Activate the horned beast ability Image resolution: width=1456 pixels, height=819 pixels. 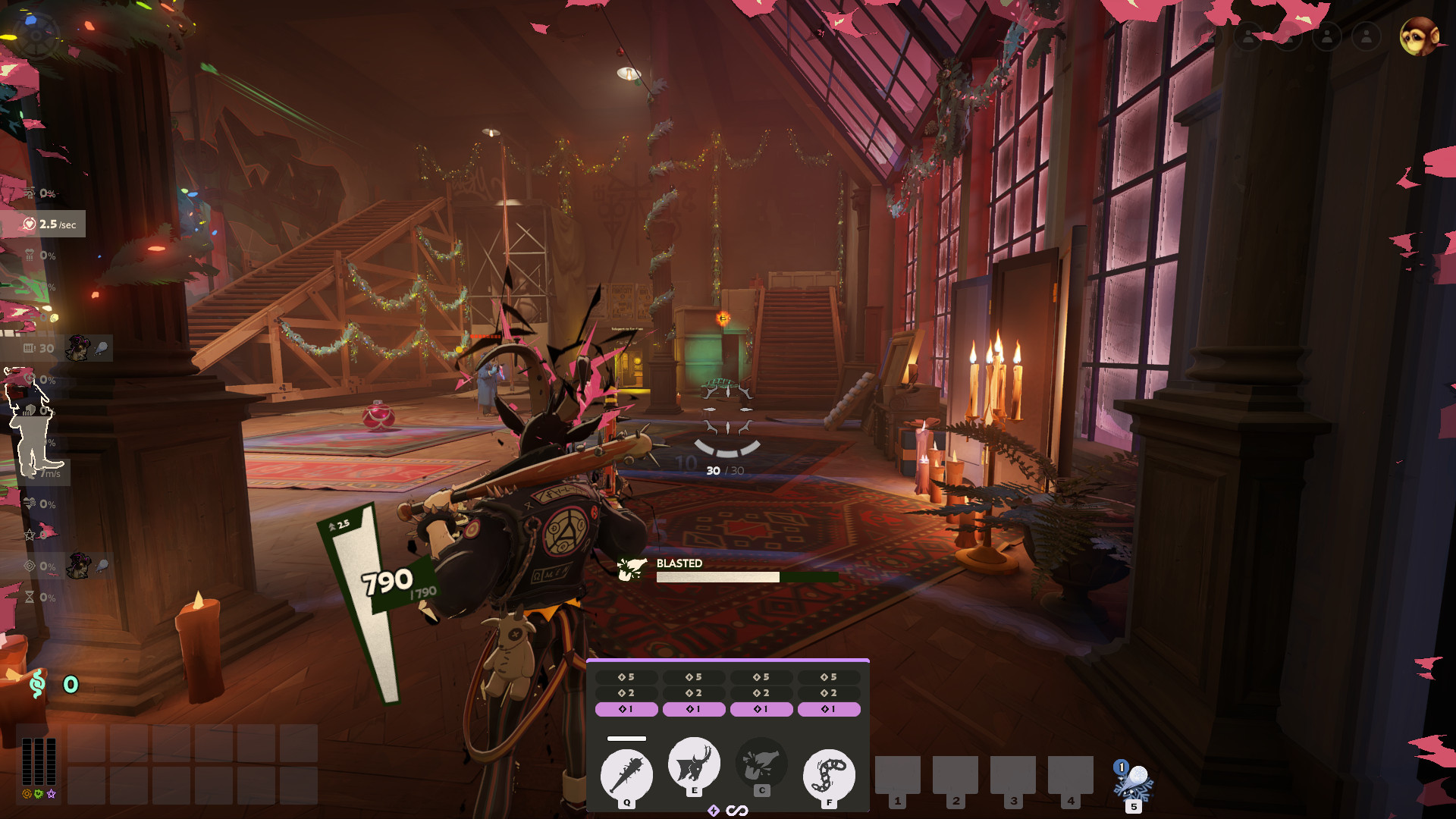(x=694, y=763)
